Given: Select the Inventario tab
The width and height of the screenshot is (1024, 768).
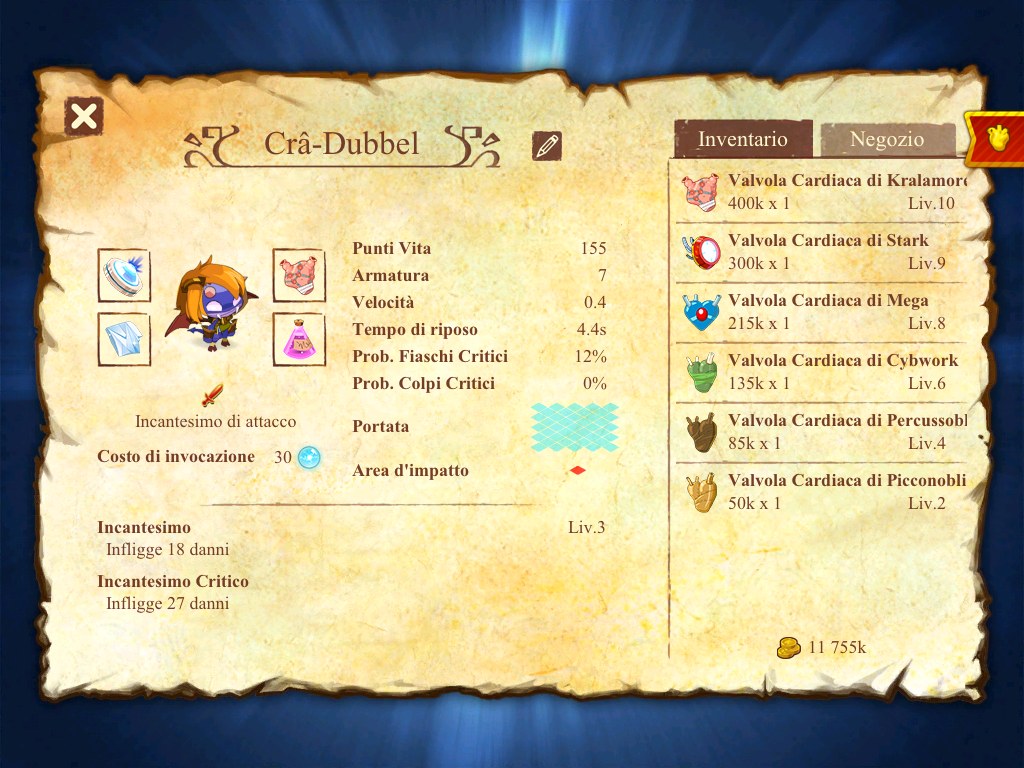Looking at the screenshot, I should 743,140.
